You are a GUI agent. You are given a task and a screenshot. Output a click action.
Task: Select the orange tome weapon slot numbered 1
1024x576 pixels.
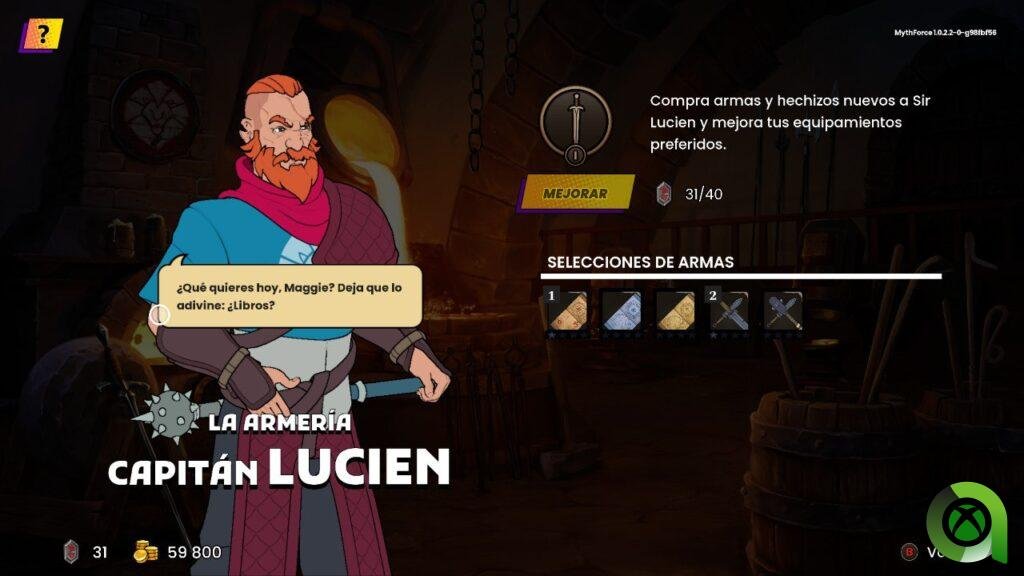pyautogui.click(x=566, y=311)
